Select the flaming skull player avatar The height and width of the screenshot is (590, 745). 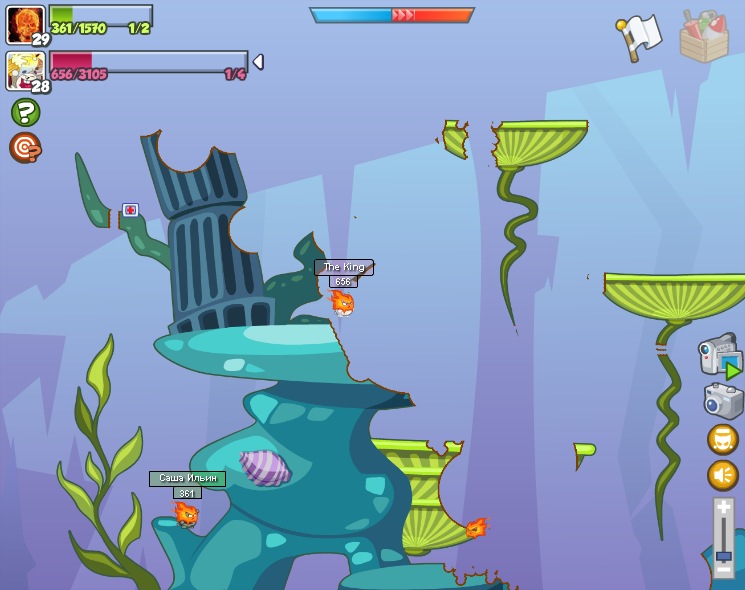pyautogui.click(x=24, y=24)
